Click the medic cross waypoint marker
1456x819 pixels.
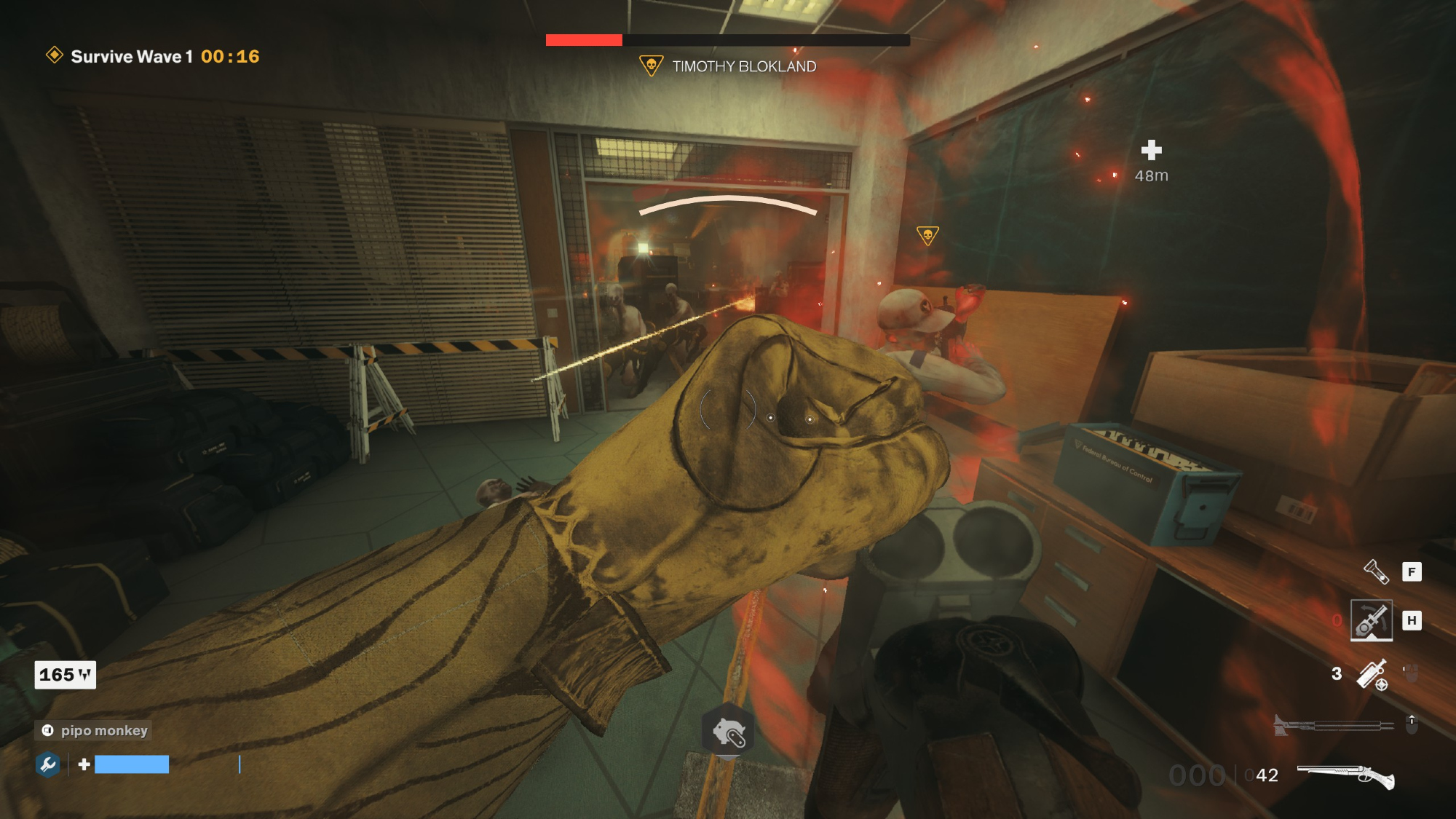click(1151, 151)
